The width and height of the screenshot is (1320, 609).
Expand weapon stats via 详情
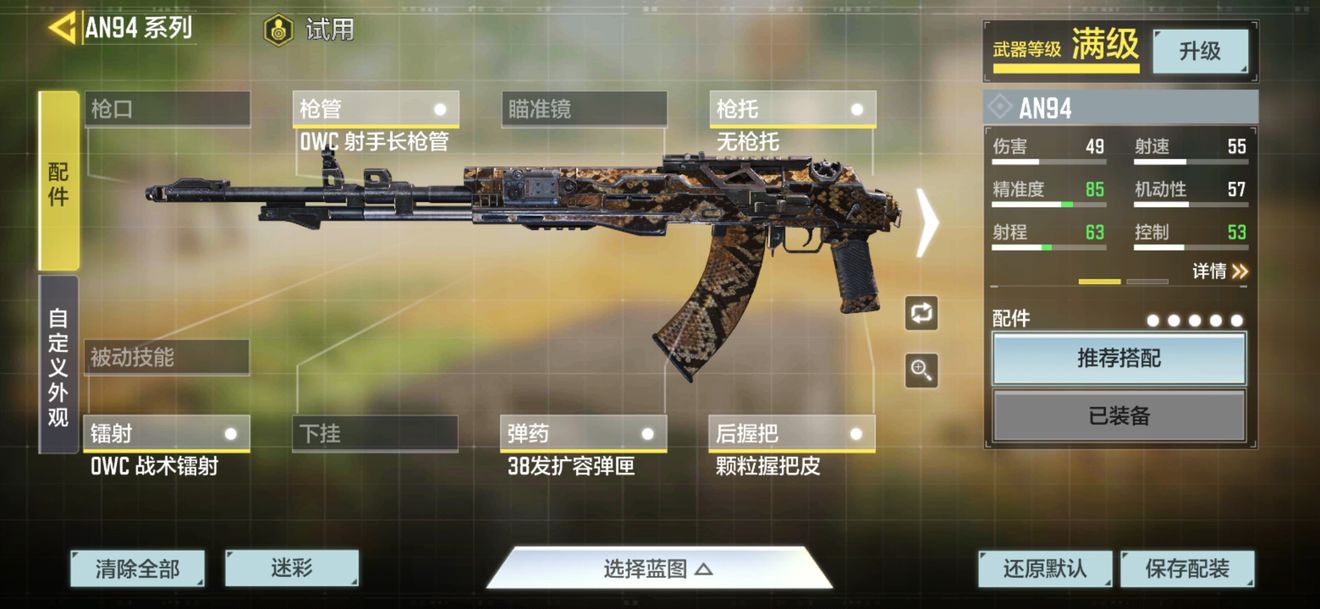click(1219, 271)
